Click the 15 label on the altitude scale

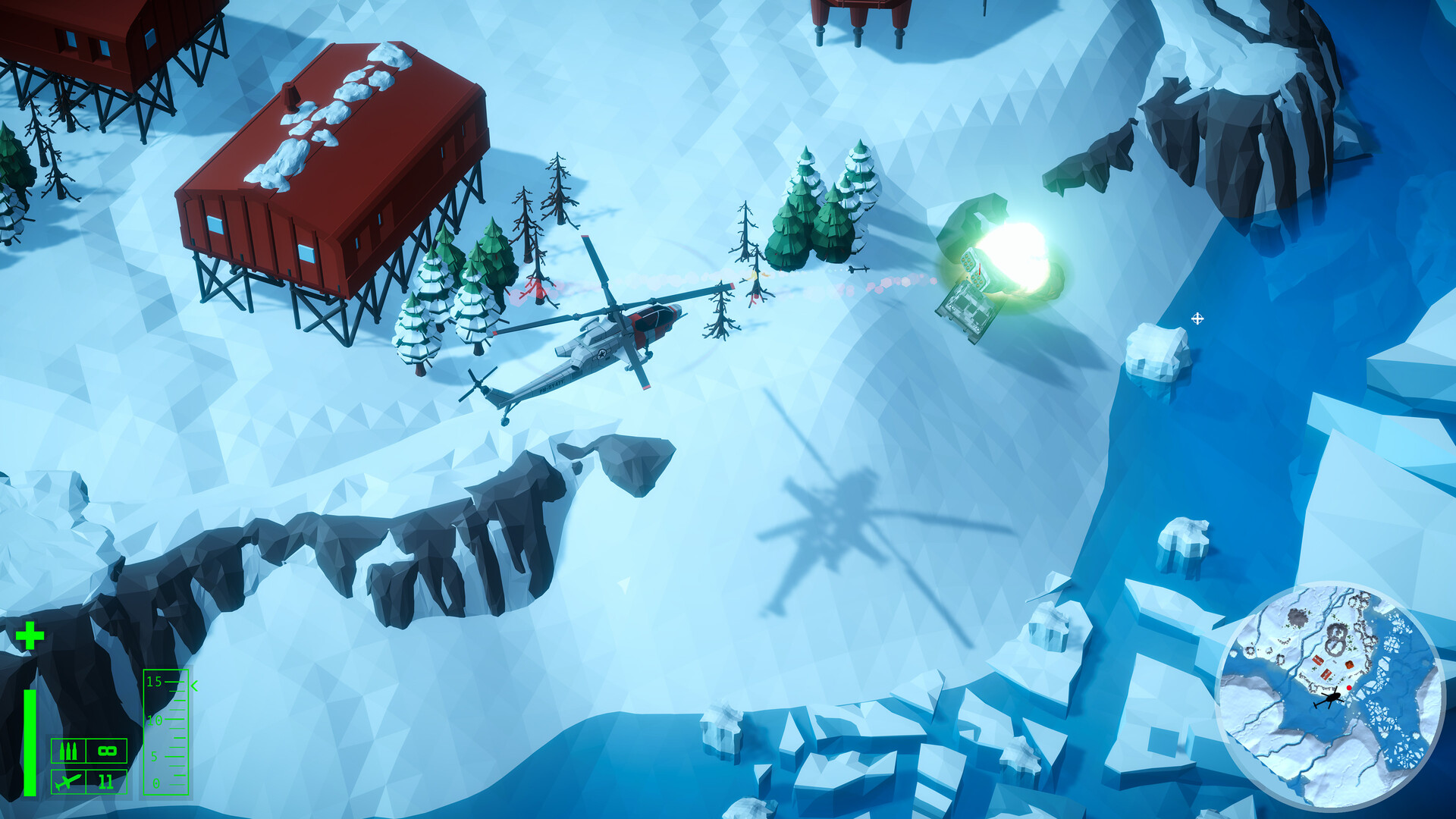pyautogui.click(x=153, y=681)
